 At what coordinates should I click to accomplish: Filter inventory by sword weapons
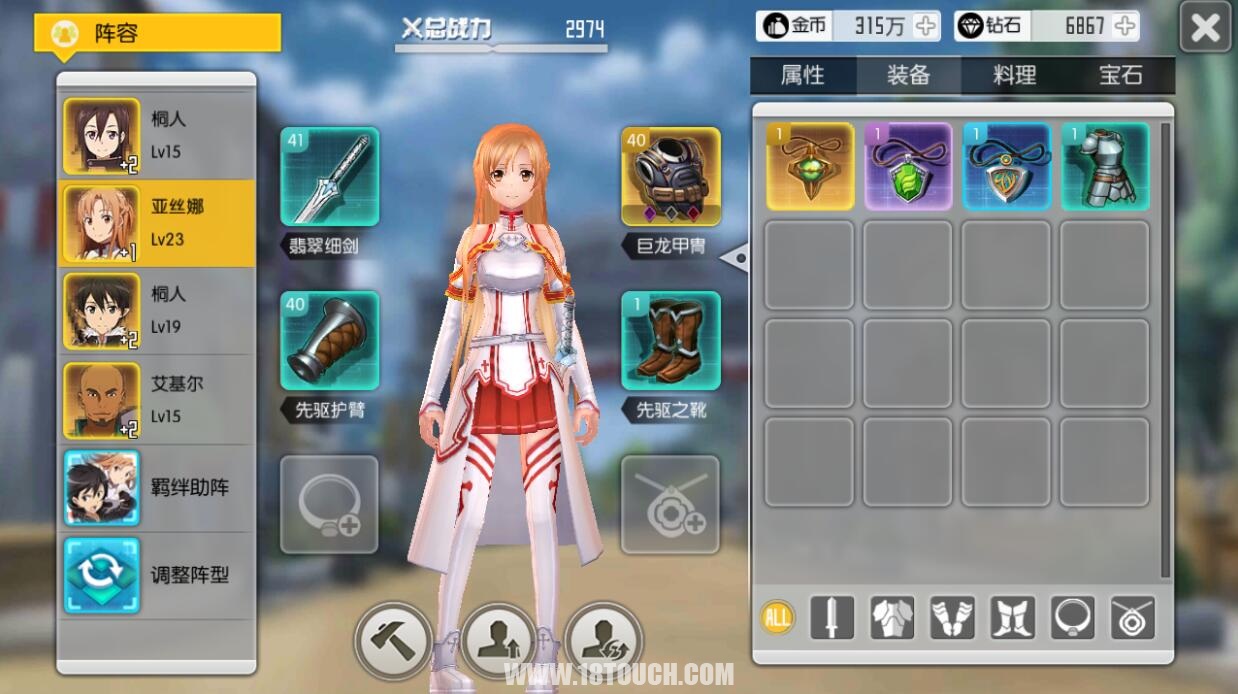[831, 617]
